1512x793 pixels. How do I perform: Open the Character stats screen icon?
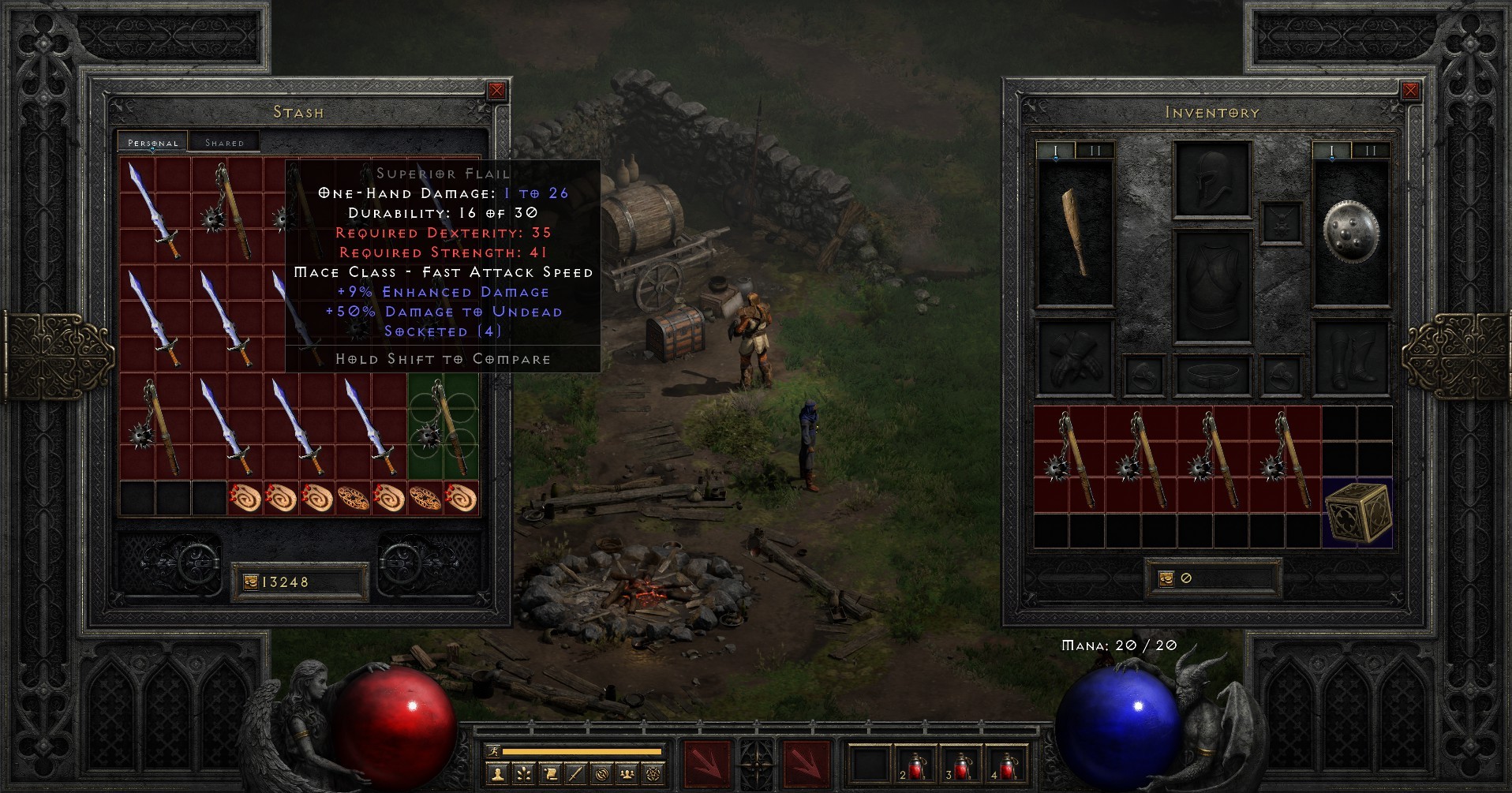coord(498,775)
